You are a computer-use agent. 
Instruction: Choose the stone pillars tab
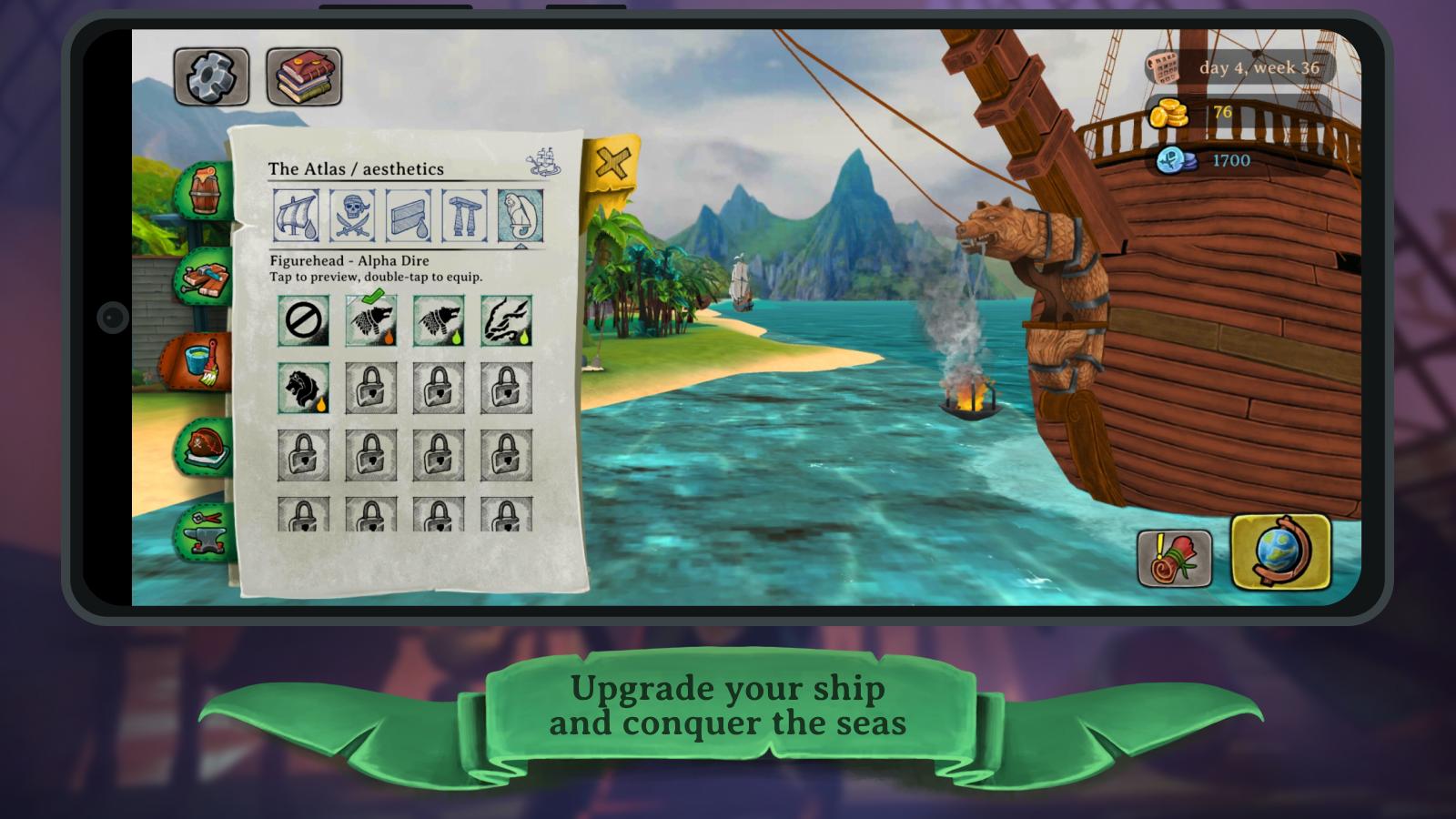[464, 217]
